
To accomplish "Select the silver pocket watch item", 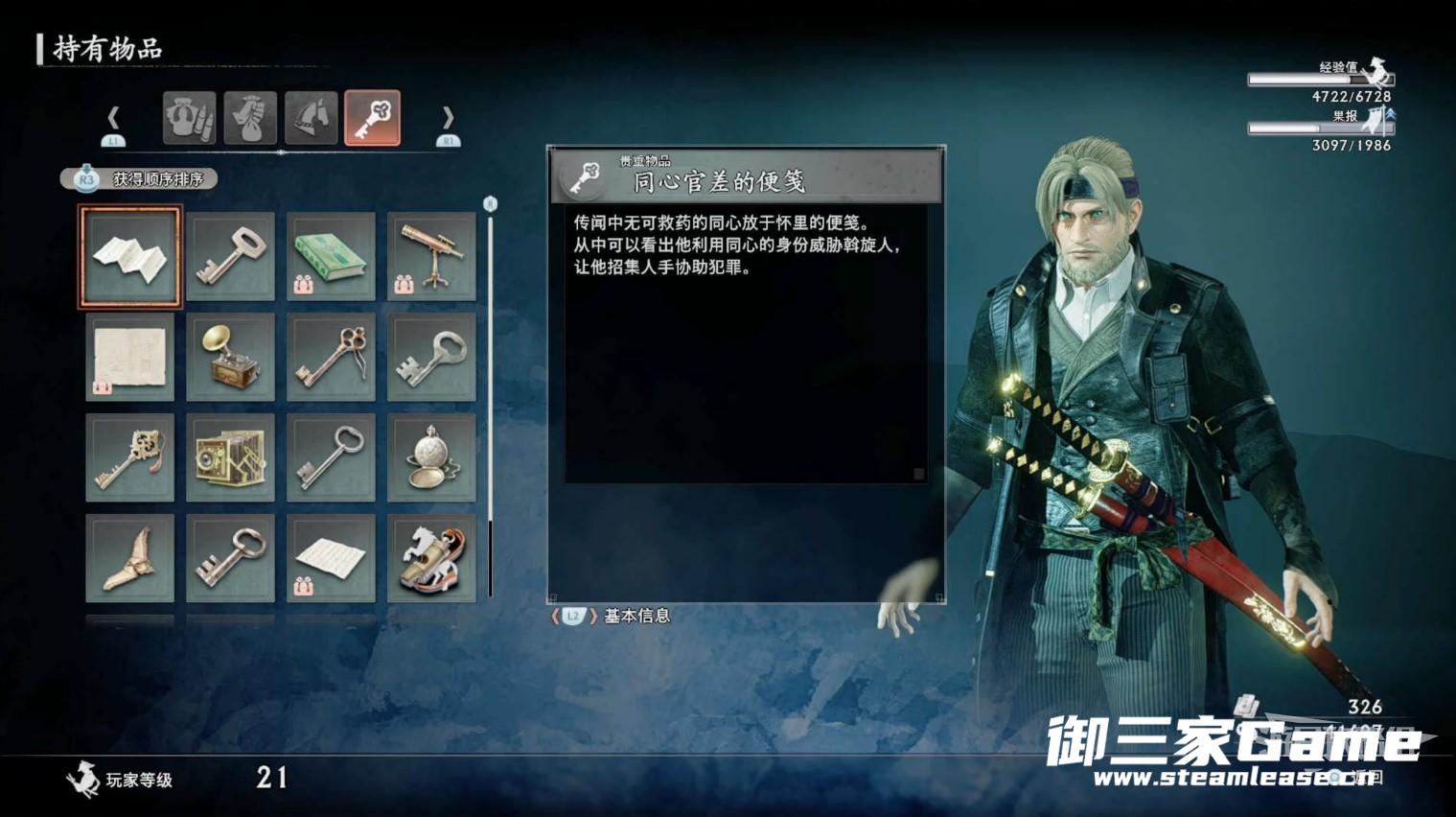I will 431,457.
